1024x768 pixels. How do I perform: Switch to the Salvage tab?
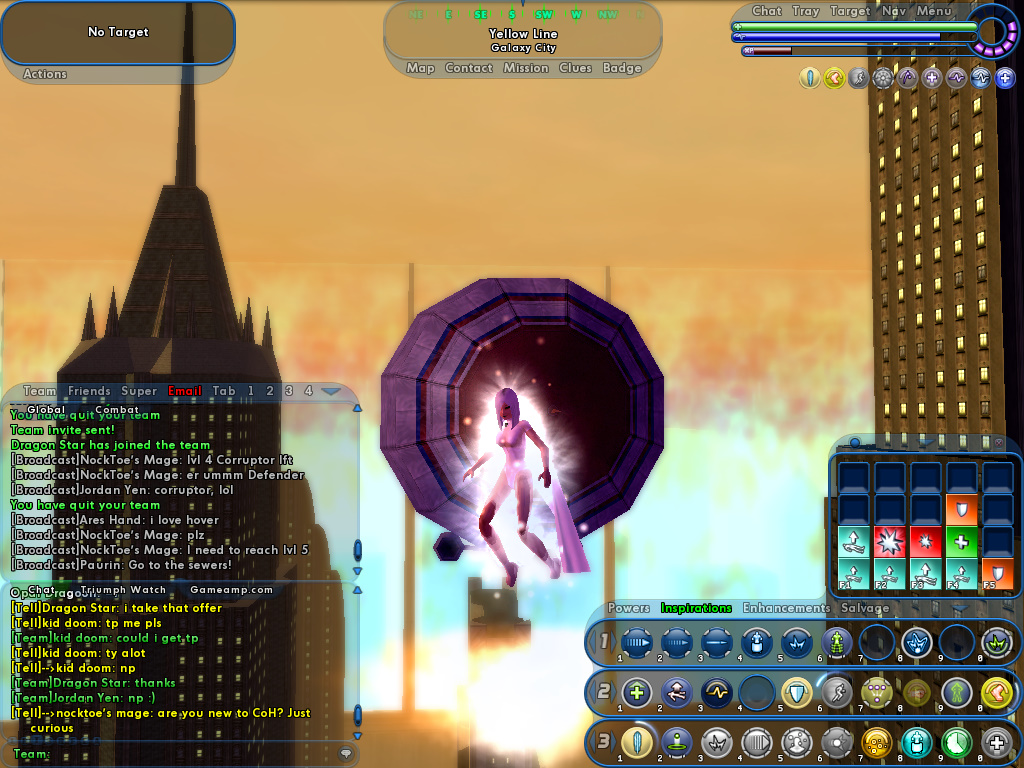pos(865,607)
